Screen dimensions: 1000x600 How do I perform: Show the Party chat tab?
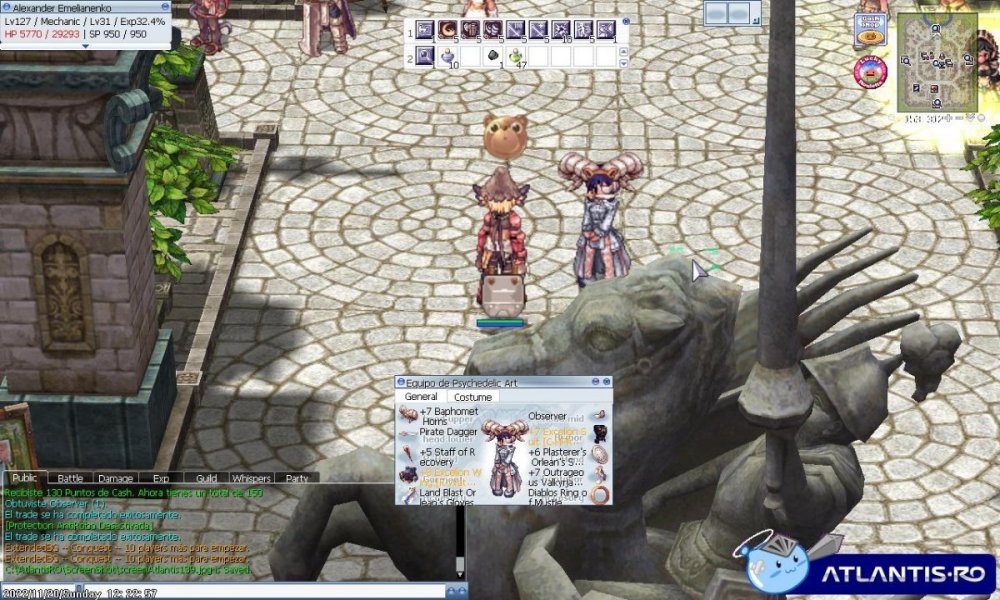297,479
